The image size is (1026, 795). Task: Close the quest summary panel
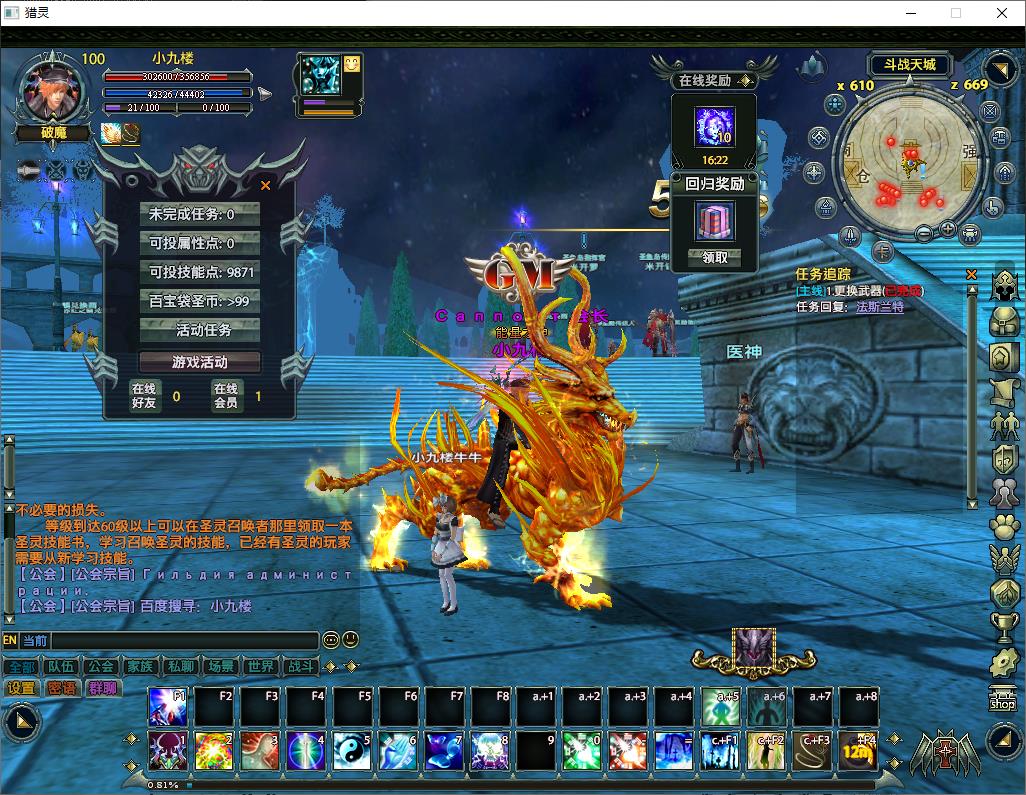(x=265, y=185)
